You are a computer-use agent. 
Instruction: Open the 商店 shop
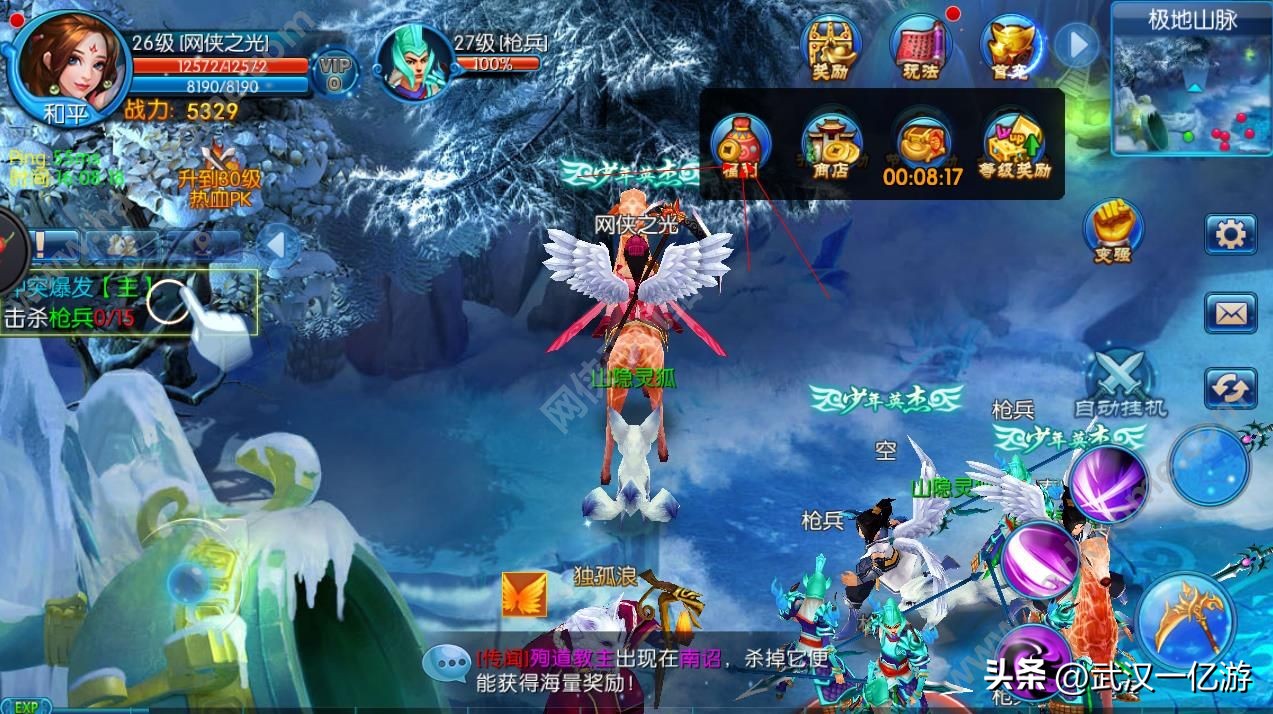[831, 147]
